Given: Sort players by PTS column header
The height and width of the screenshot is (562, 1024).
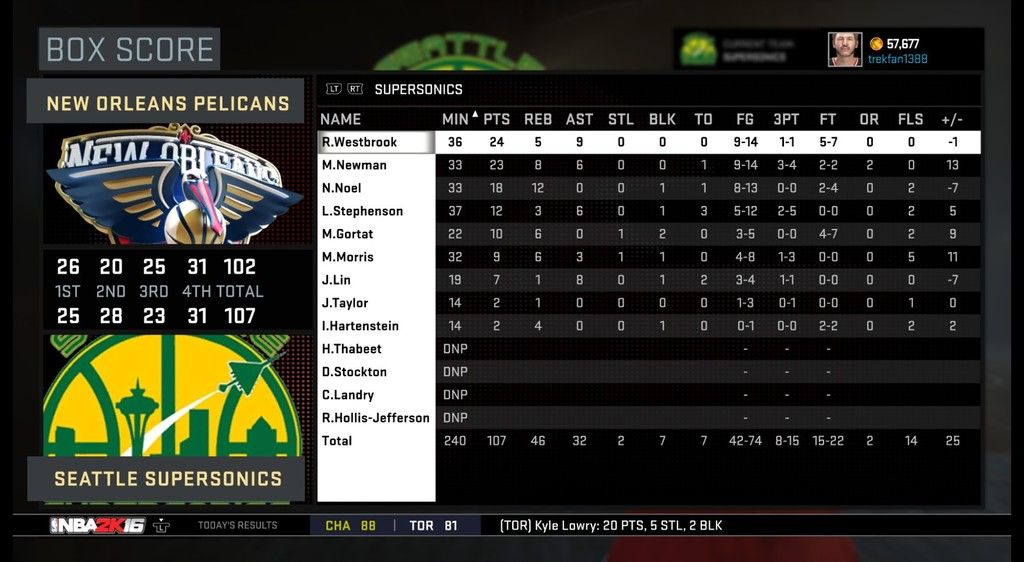Looking at the screenshot, I should click(x=497, y=119).
